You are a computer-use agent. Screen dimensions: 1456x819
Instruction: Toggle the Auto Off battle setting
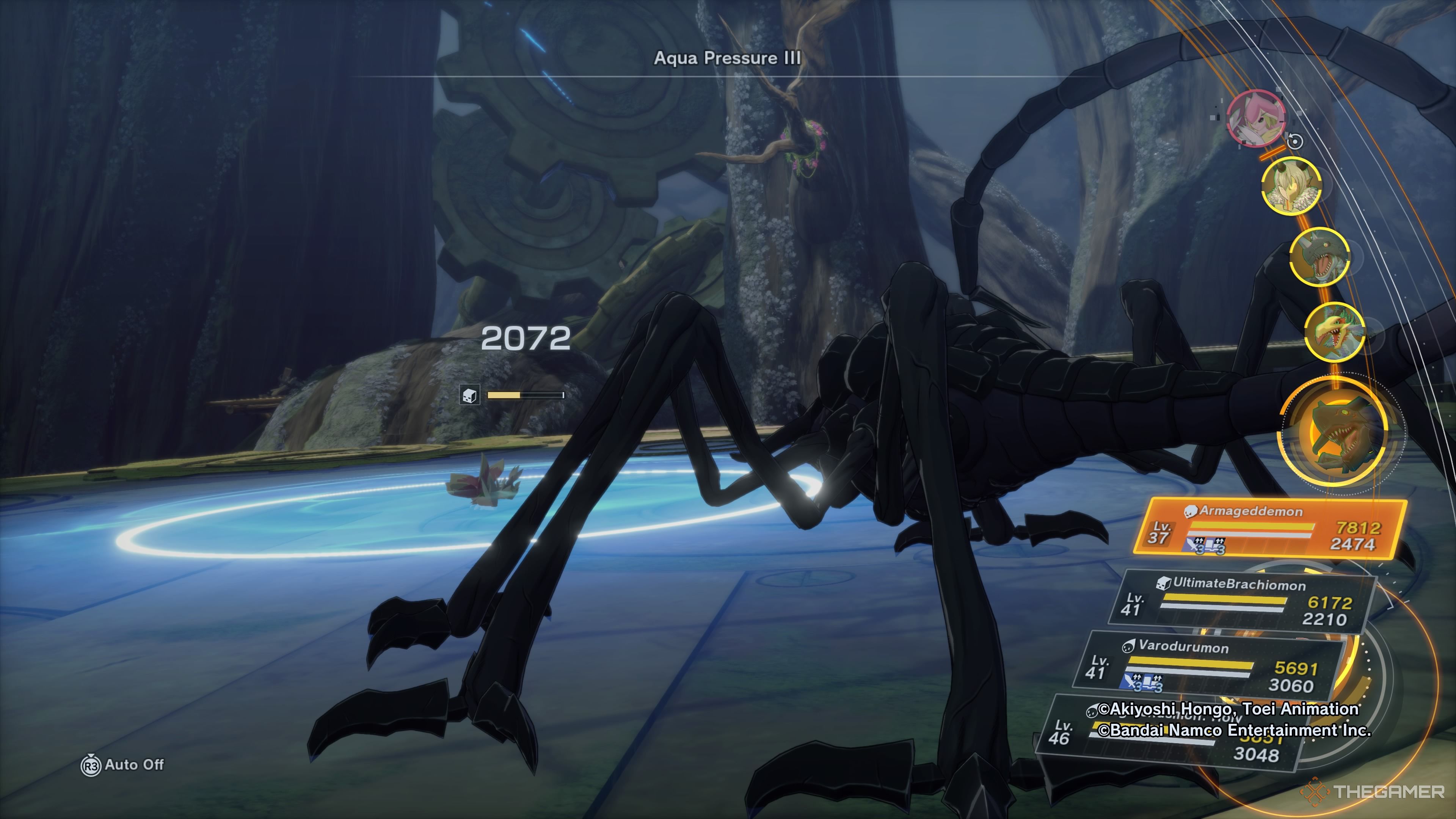point(123,765)
